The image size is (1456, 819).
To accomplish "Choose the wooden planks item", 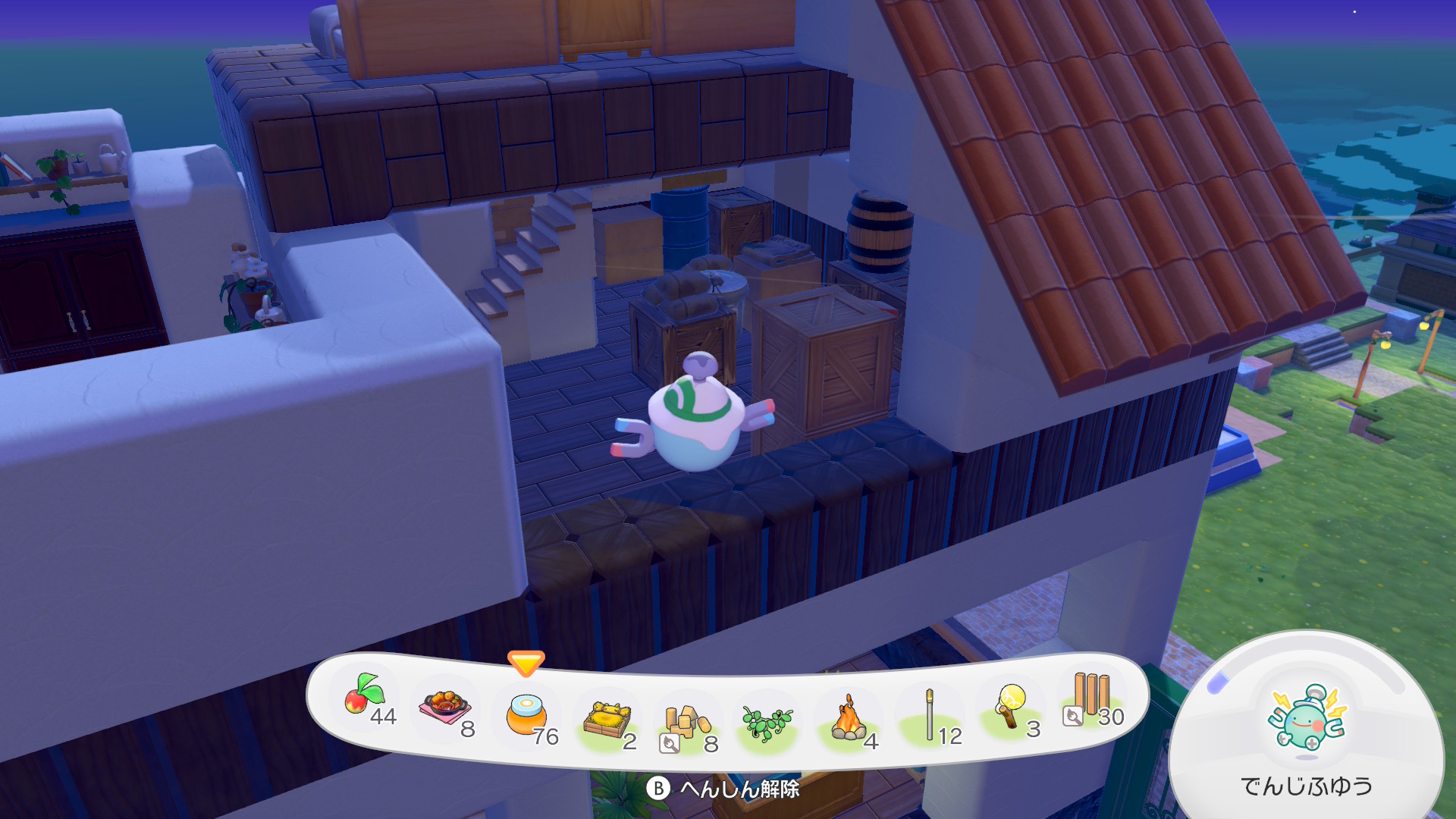I will pos(1091,696).
